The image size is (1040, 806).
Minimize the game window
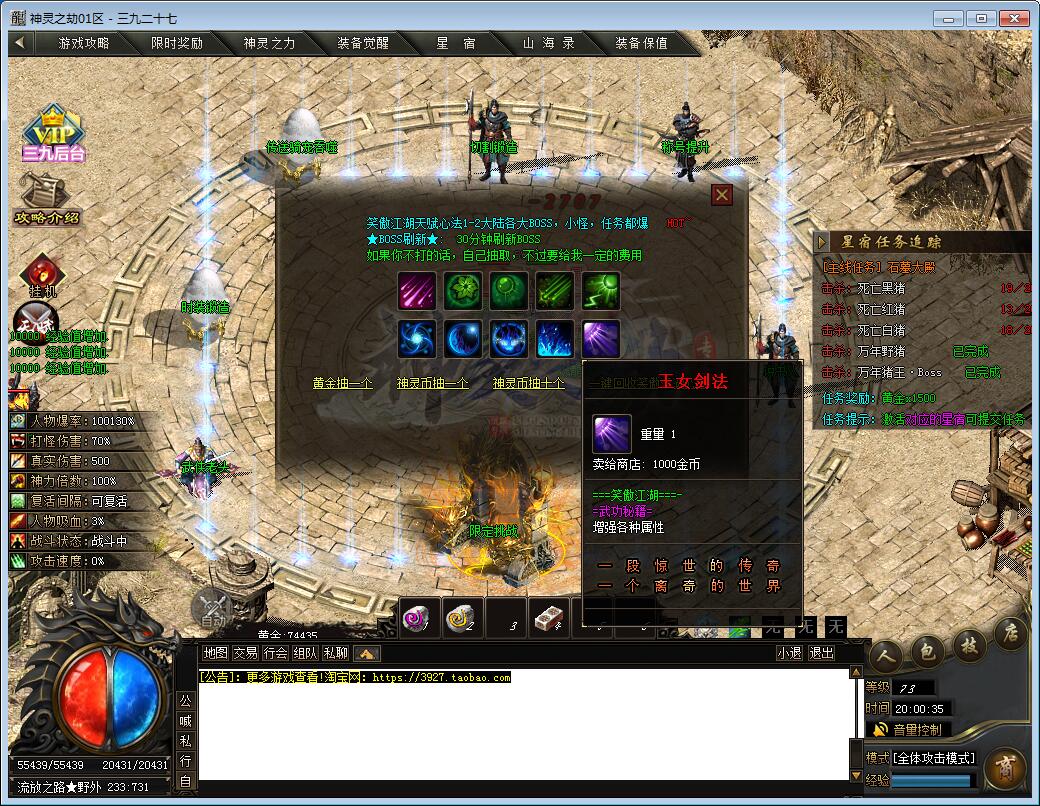[949, 18]
